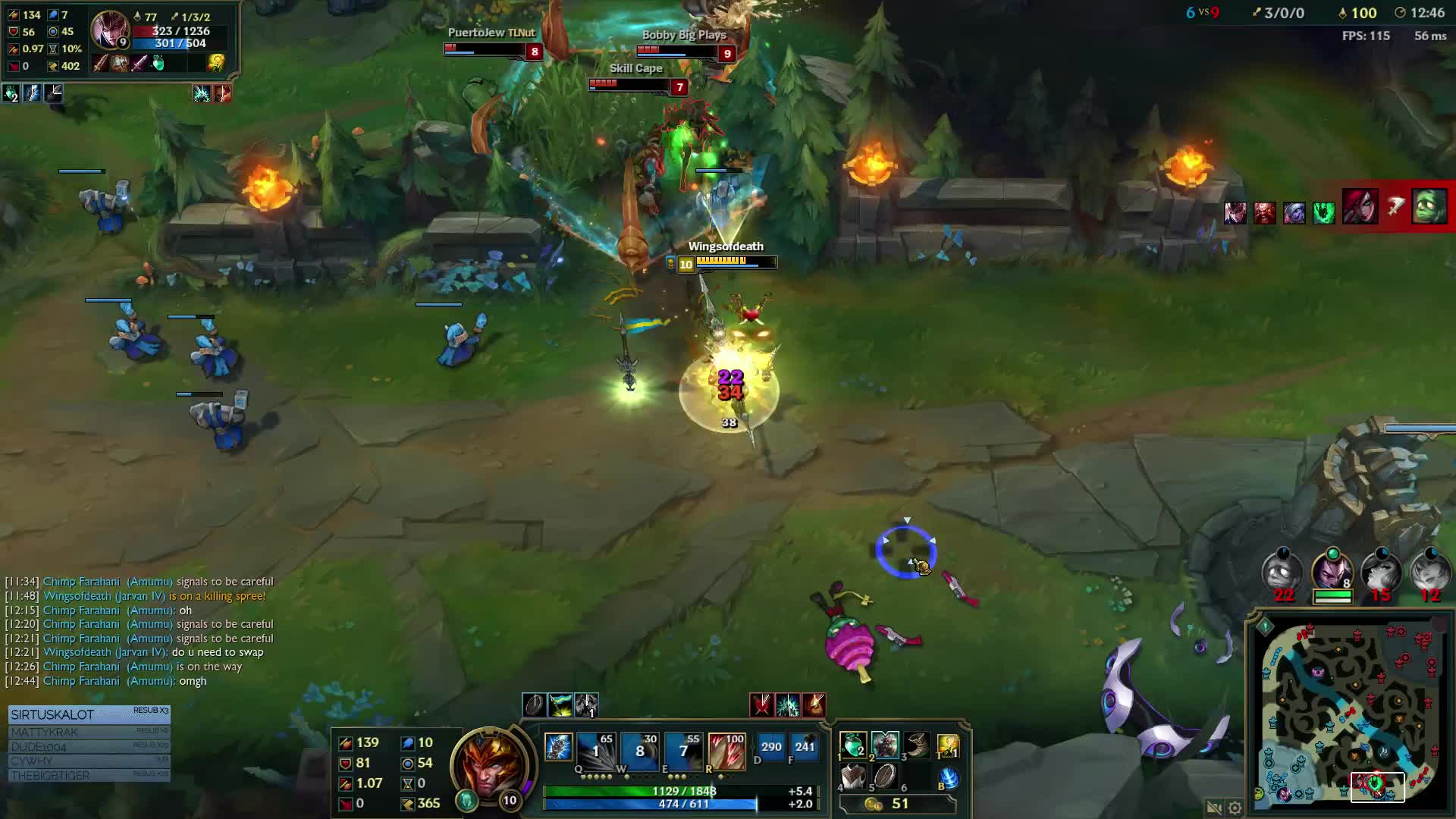Viewport: 1456px width, 819px height.
Task: Click the Jarvan IV champion portrait
Action: [488, 766]
